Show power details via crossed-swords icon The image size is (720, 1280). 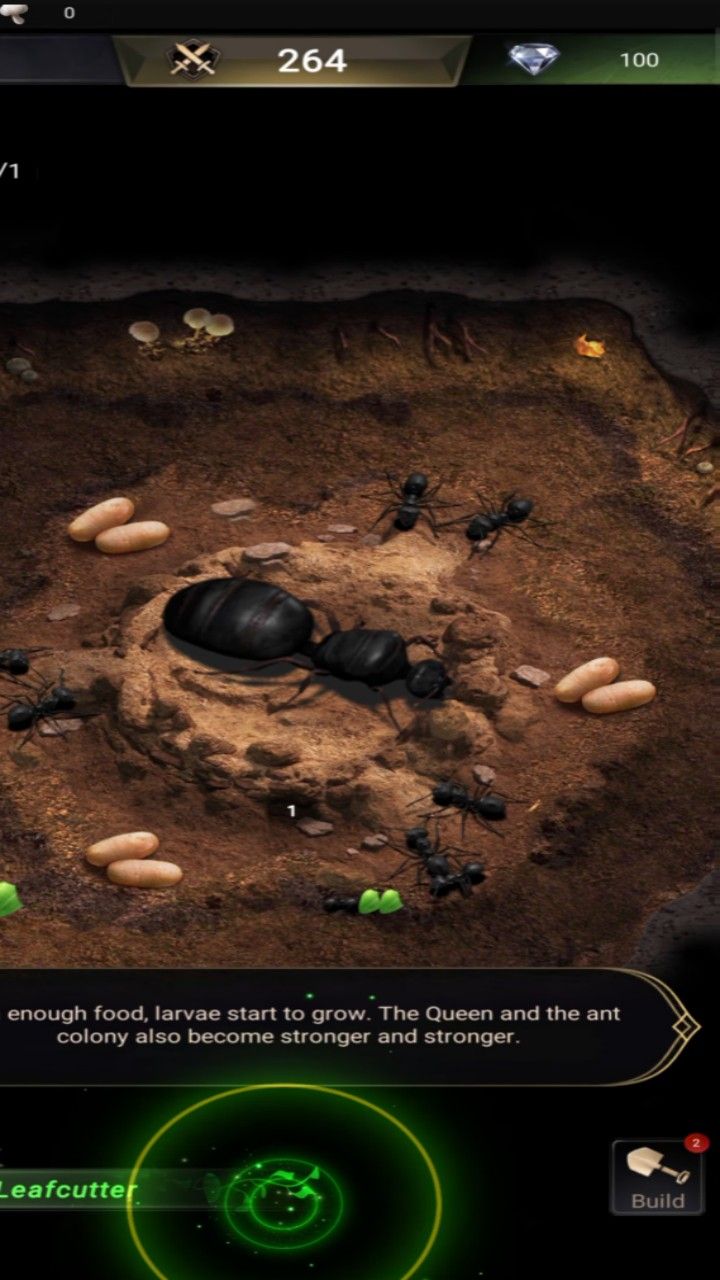point(193,60)
